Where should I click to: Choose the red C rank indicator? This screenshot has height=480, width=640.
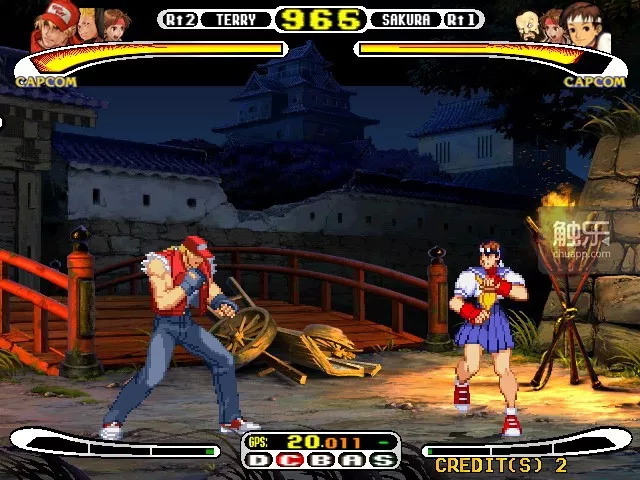[289, 460]
